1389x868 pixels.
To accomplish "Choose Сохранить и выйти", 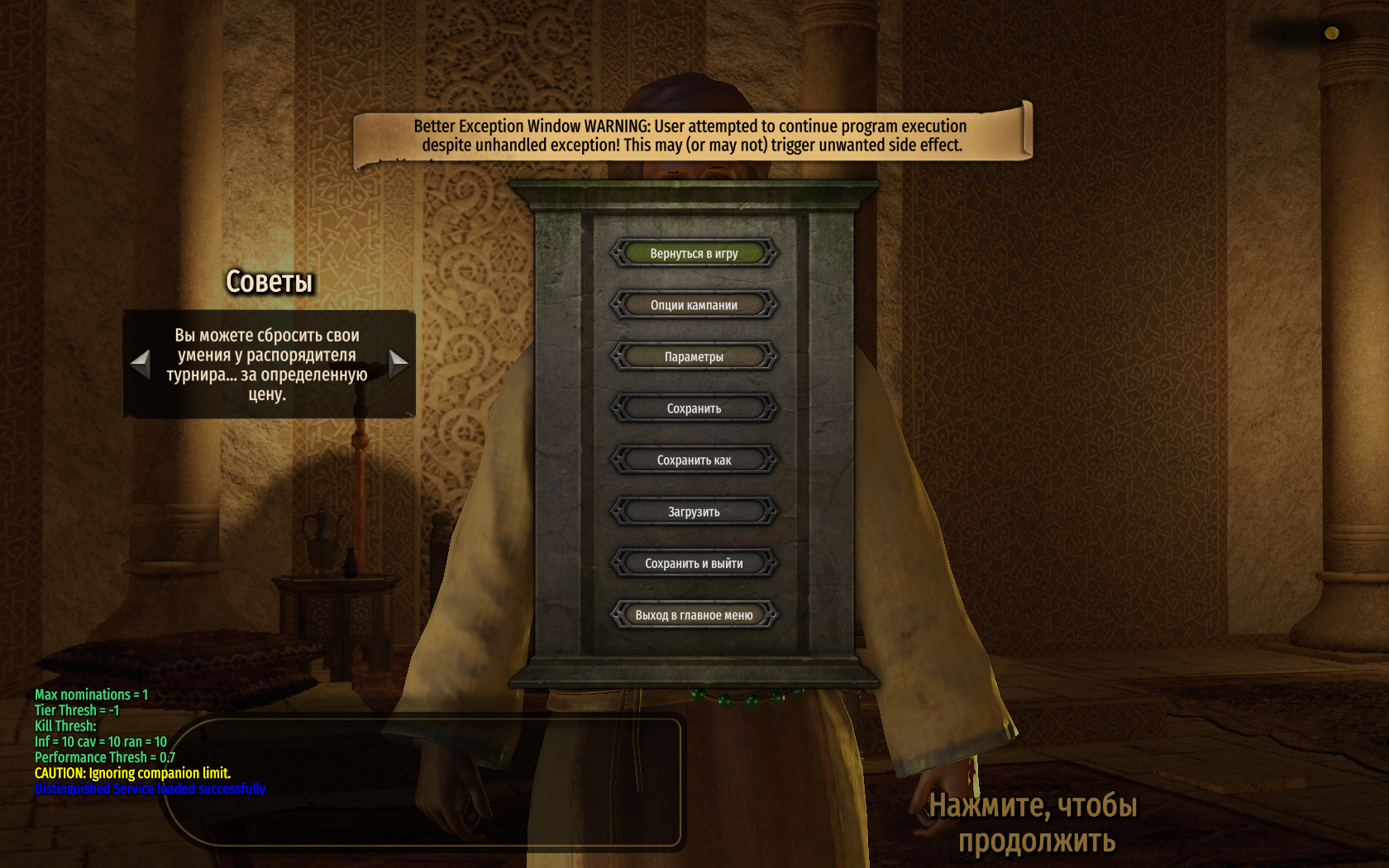I will (694, 564).
